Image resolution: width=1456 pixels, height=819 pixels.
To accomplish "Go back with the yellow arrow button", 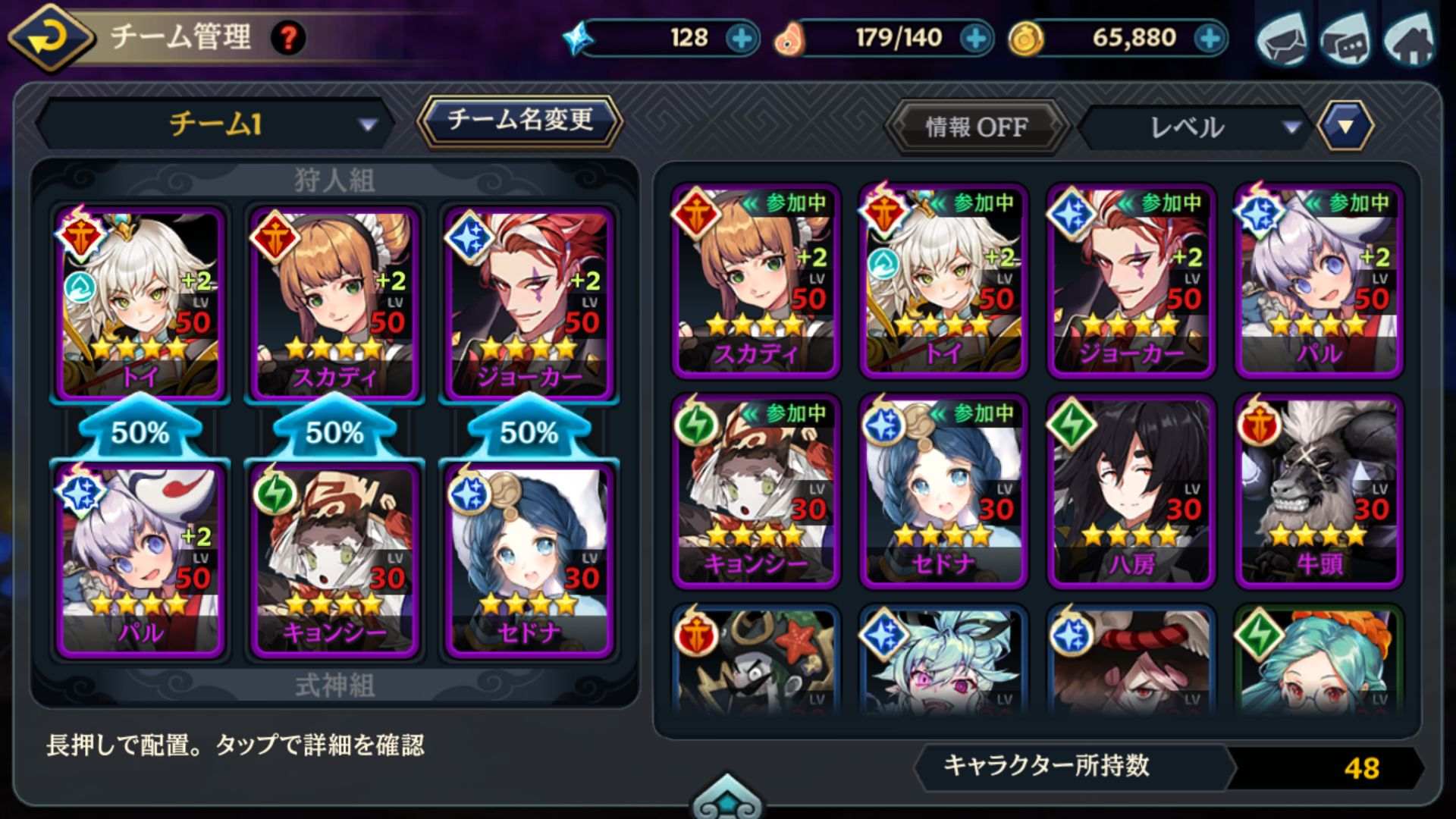I will 50,36.
